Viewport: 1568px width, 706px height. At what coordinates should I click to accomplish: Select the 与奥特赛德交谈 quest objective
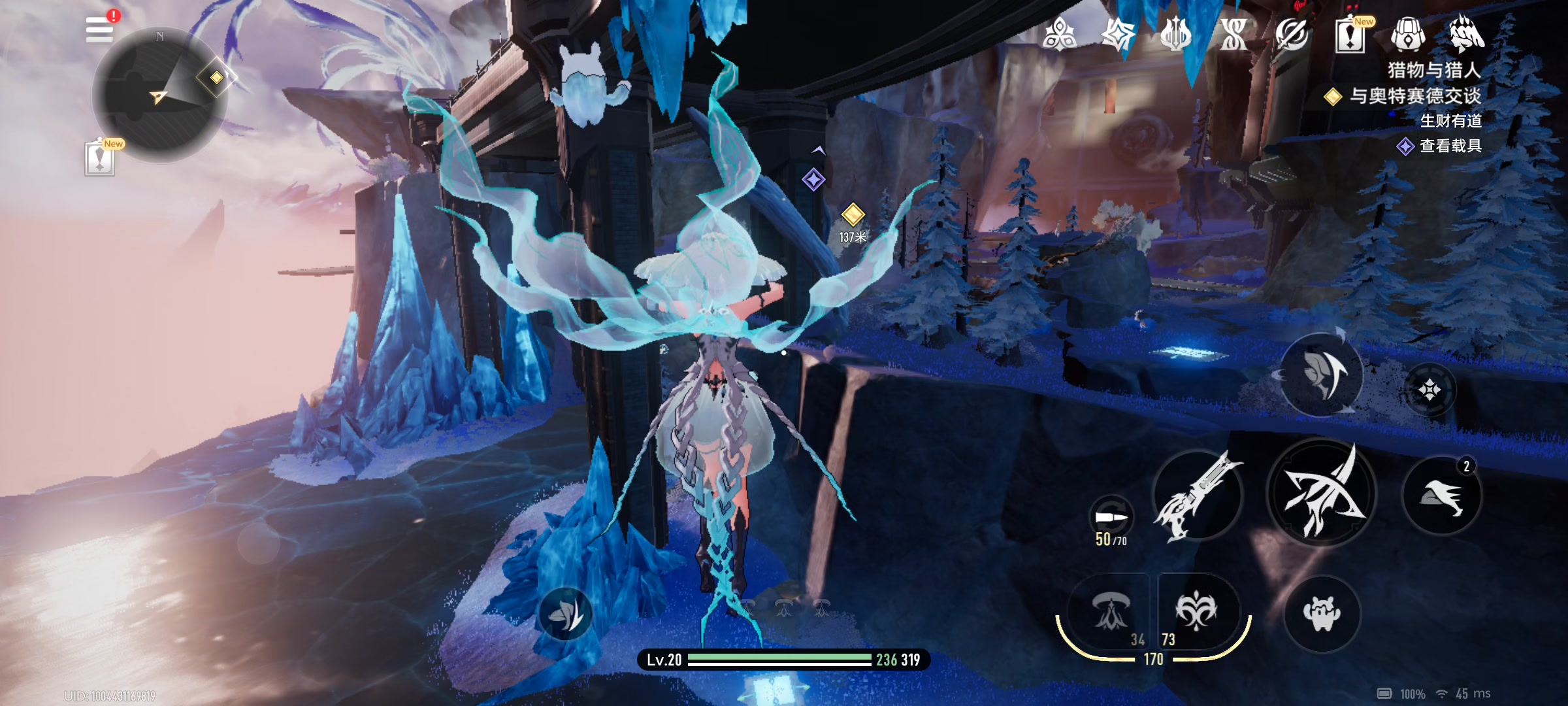(1414, 96)
